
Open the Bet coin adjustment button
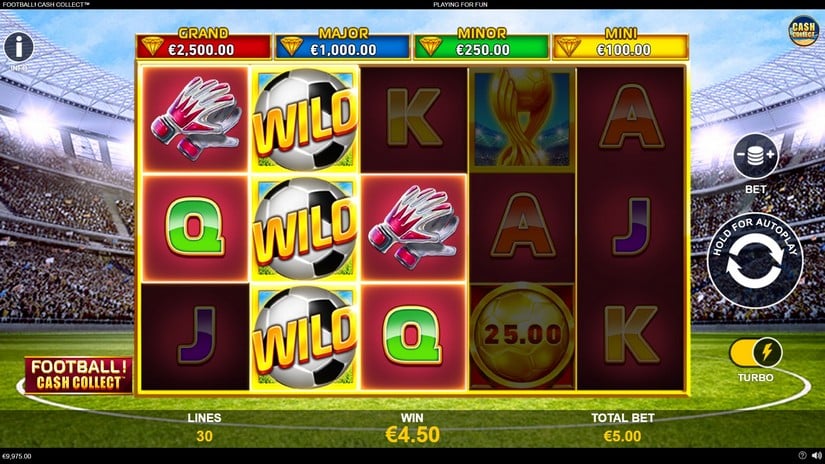click(755, 156)
